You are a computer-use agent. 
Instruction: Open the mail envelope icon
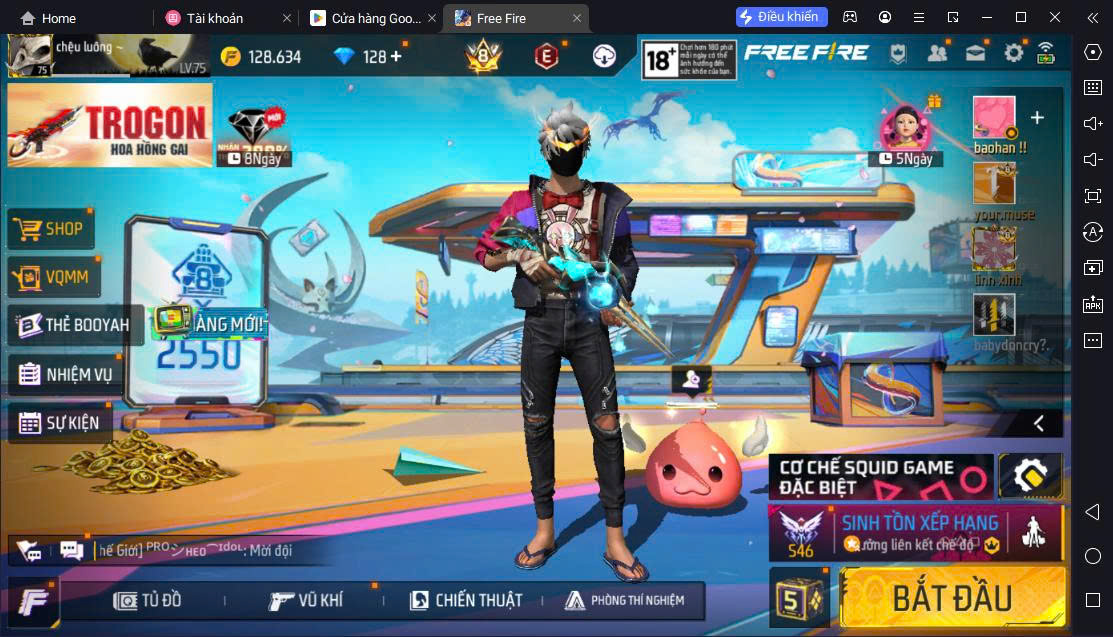pos(975,54)
